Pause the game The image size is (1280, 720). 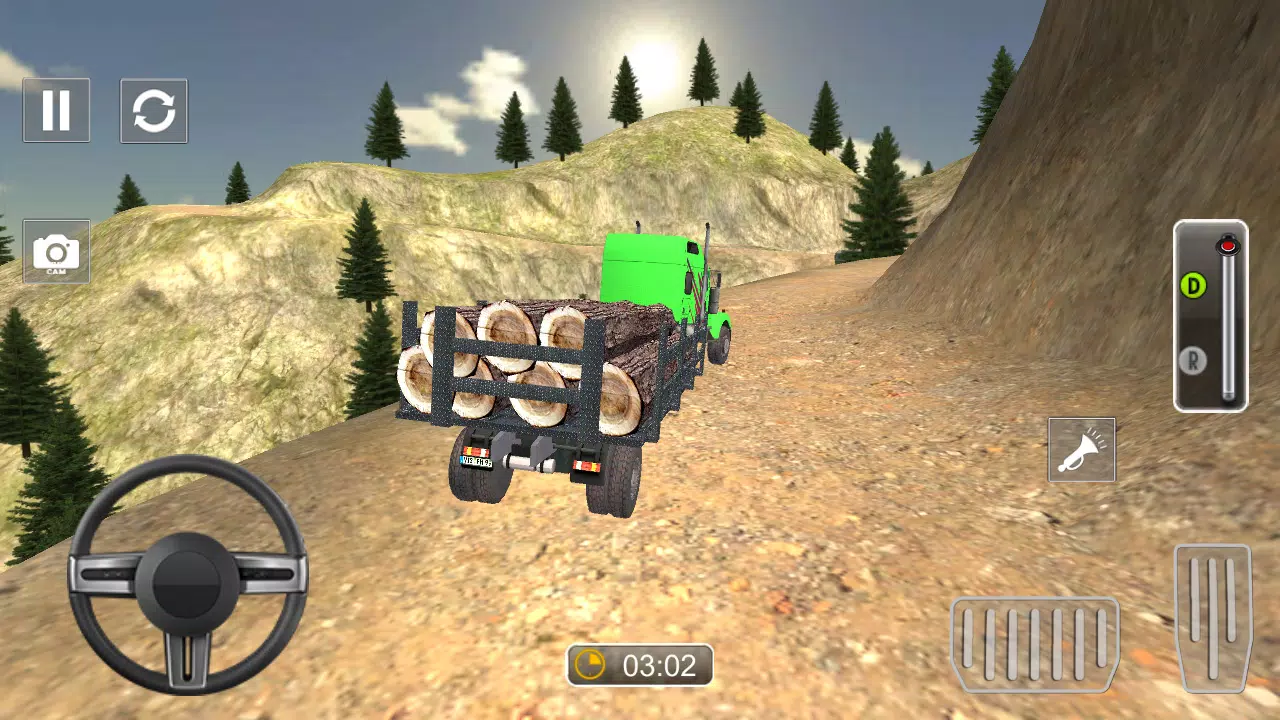56,110
